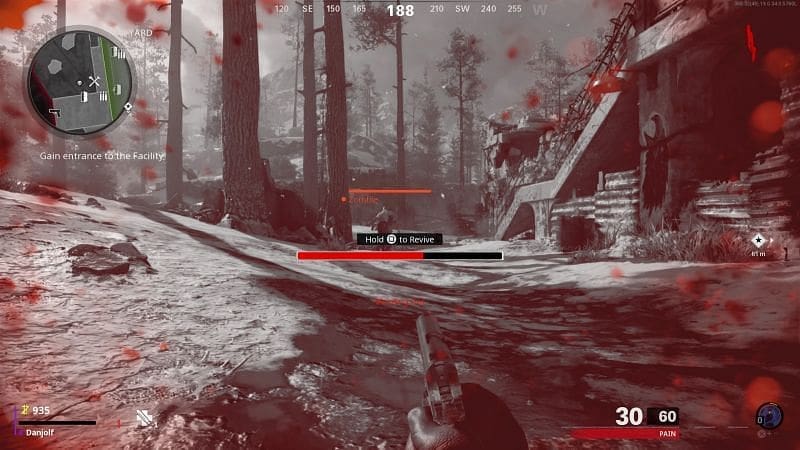800x450 pixels.
Task: Click the crossed-tools icon on the minimap
Action: 95,80
